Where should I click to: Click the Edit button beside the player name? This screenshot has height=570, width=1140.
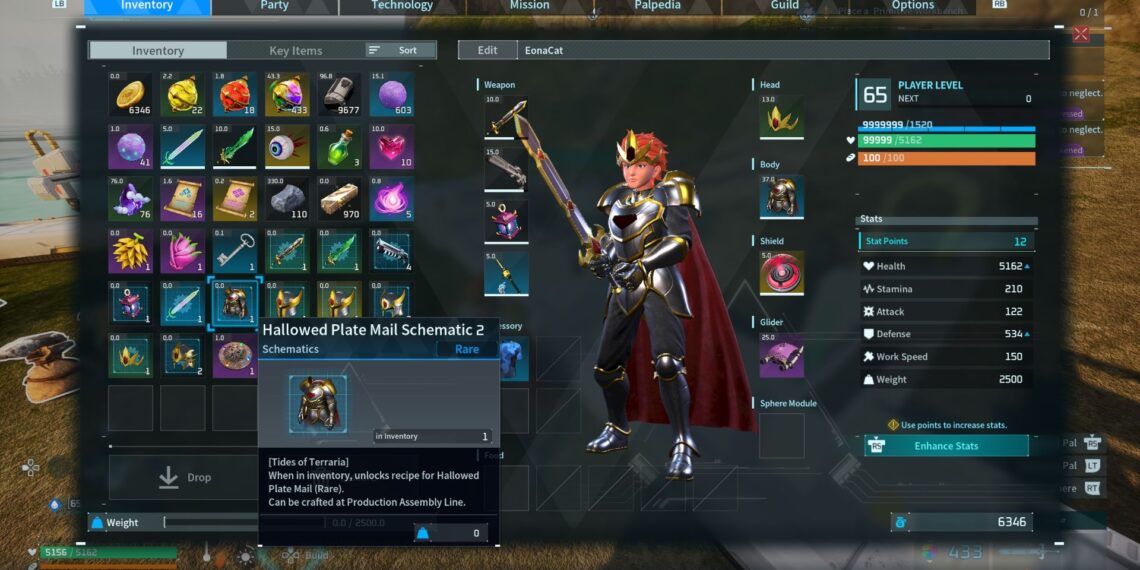487,50
